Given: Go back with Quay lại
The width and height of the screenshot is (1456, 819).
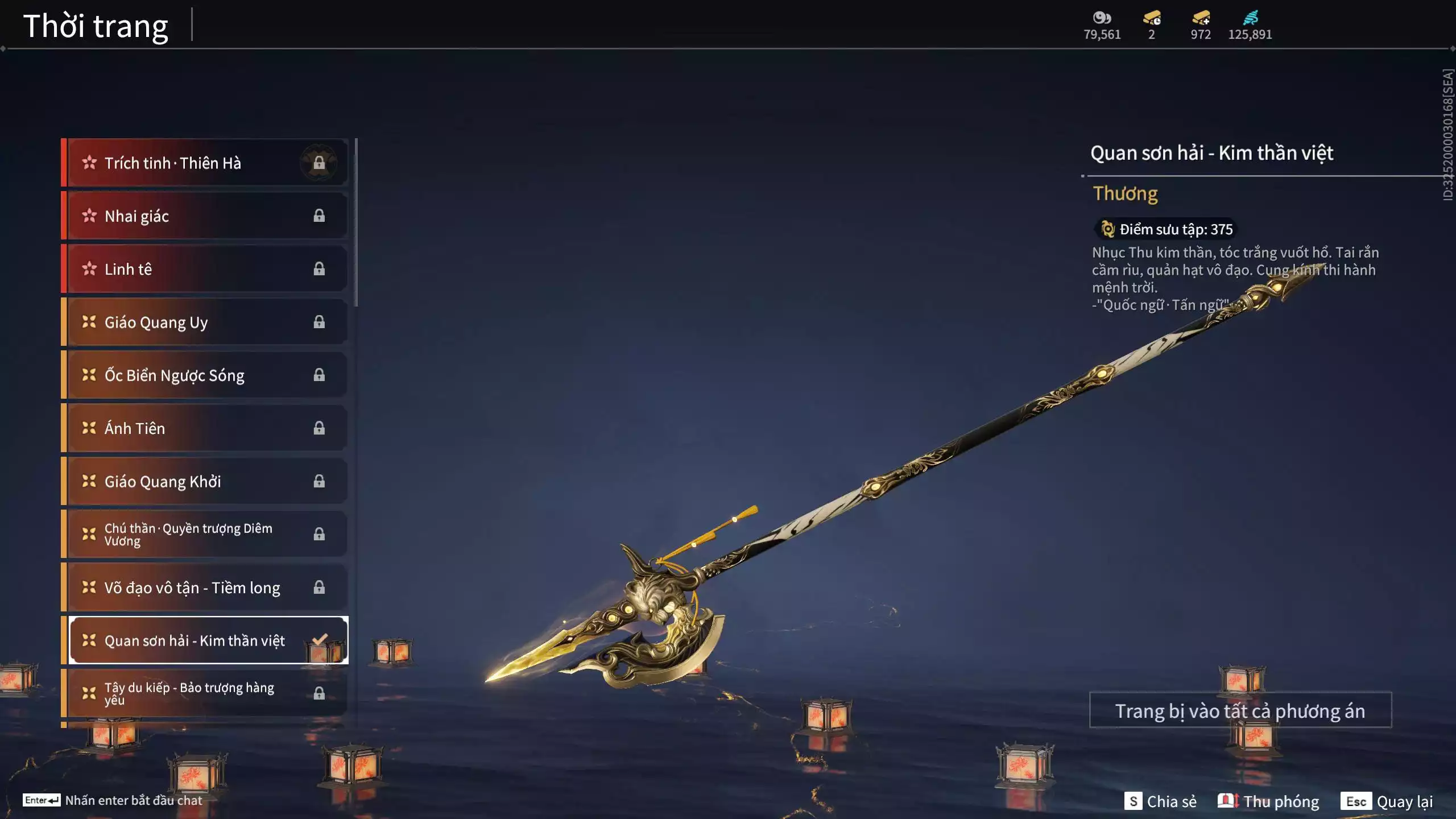Looking at the screenshot, I should (1388, 801).
